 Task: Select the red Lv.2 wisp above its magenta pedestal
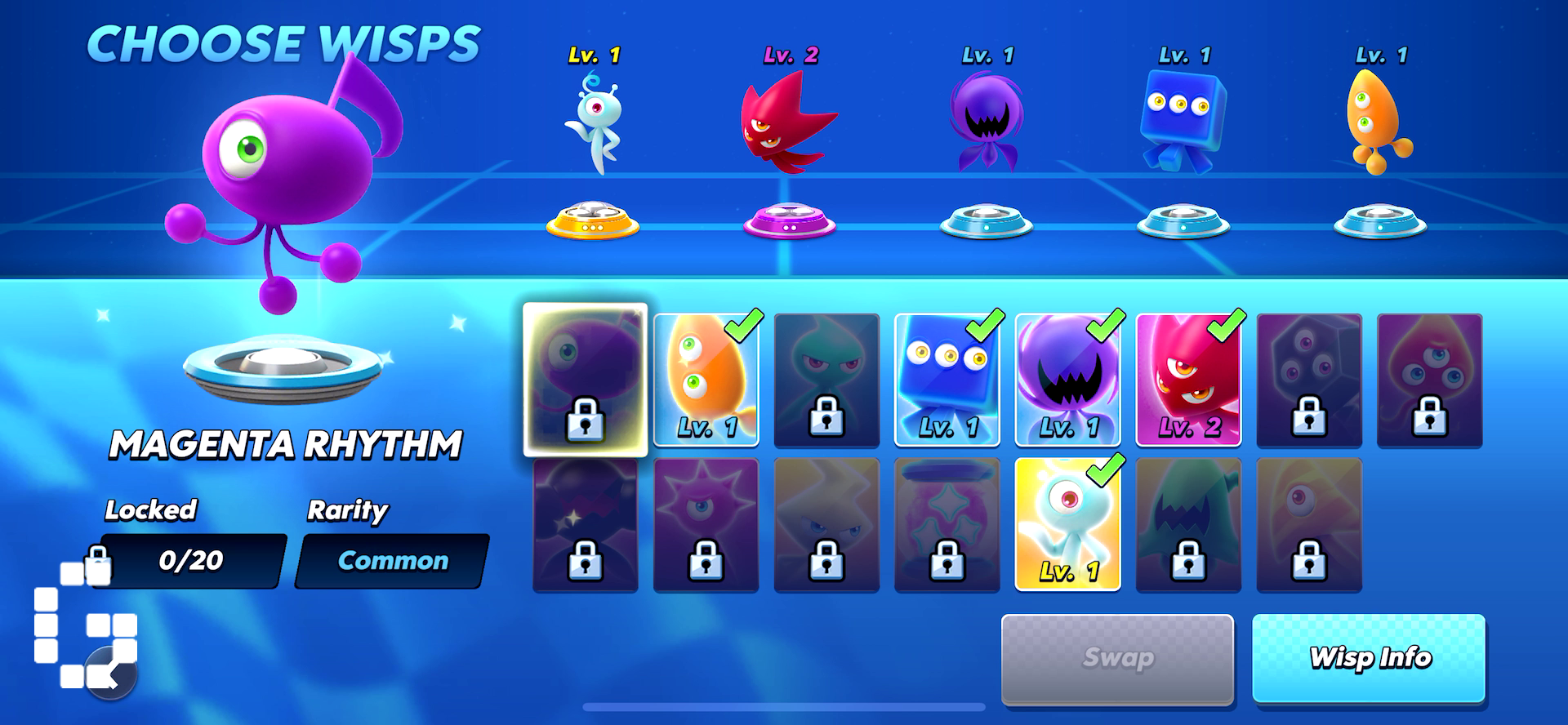pyautogui.click(x=786, y=122)
